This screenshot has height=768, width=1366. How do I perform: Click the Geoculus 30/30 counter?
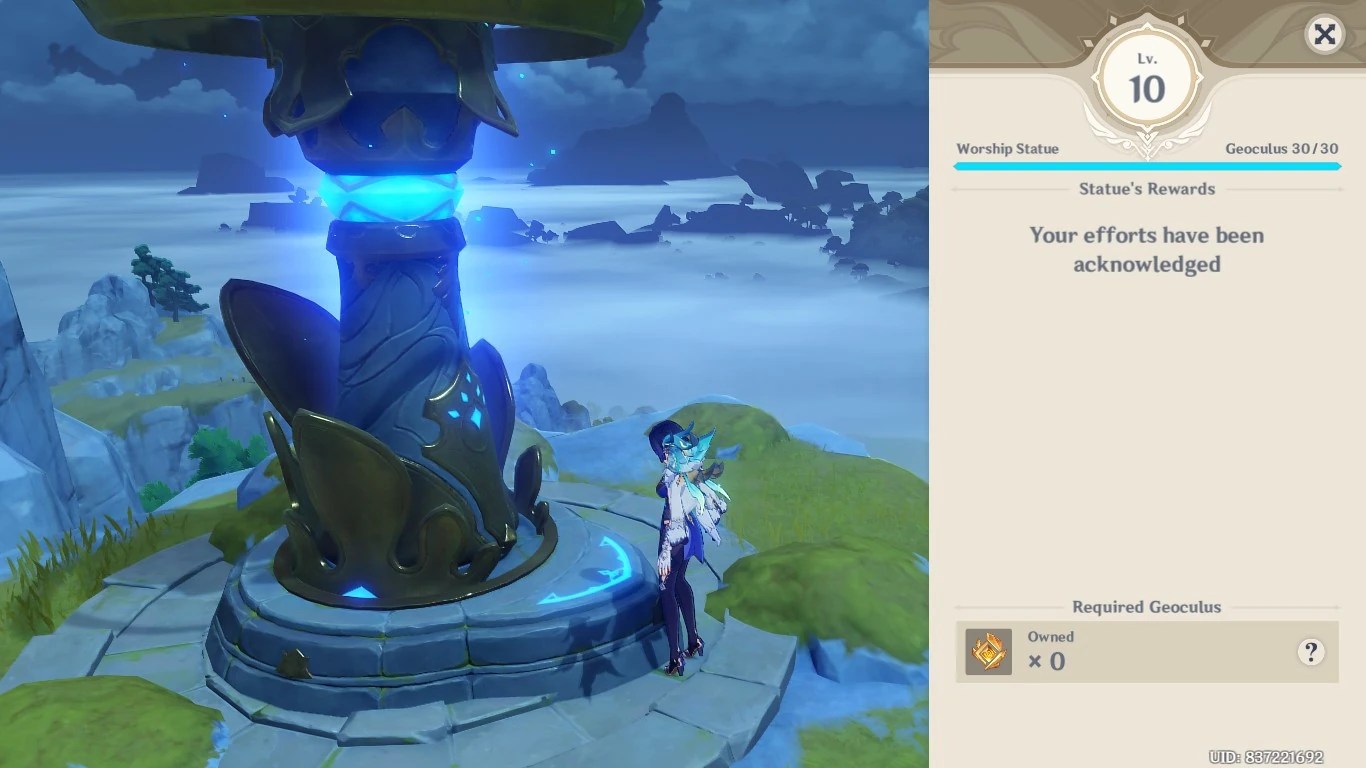1281,148
